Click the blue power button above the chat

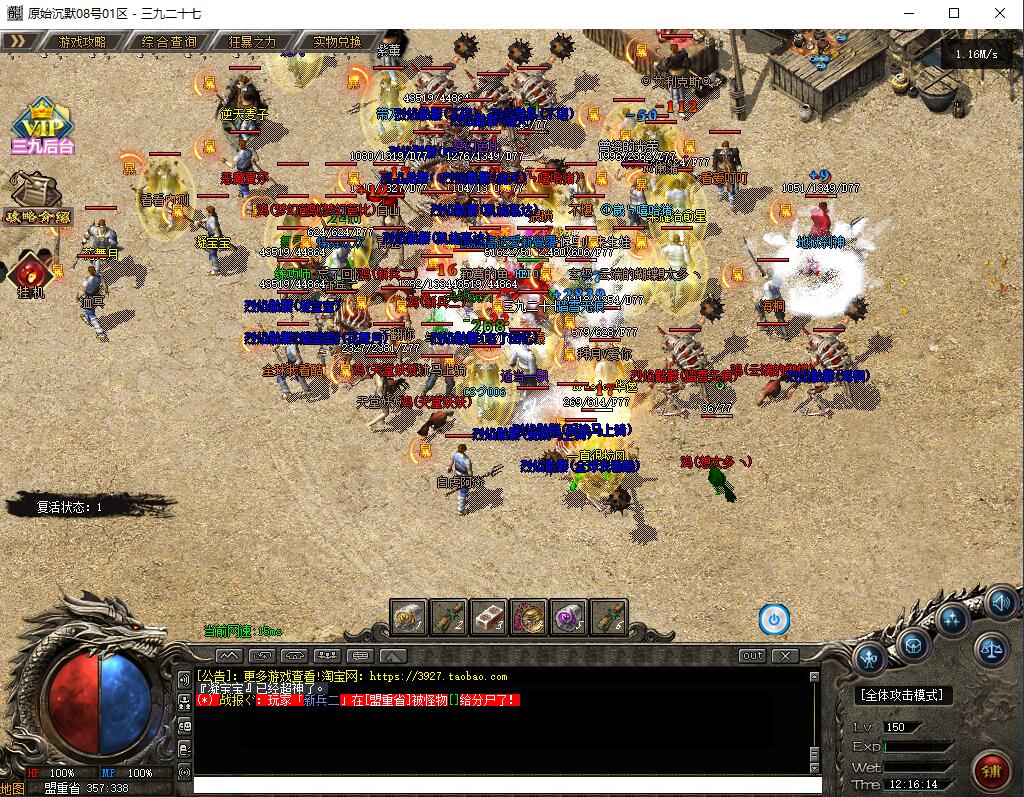pos(773,619)
